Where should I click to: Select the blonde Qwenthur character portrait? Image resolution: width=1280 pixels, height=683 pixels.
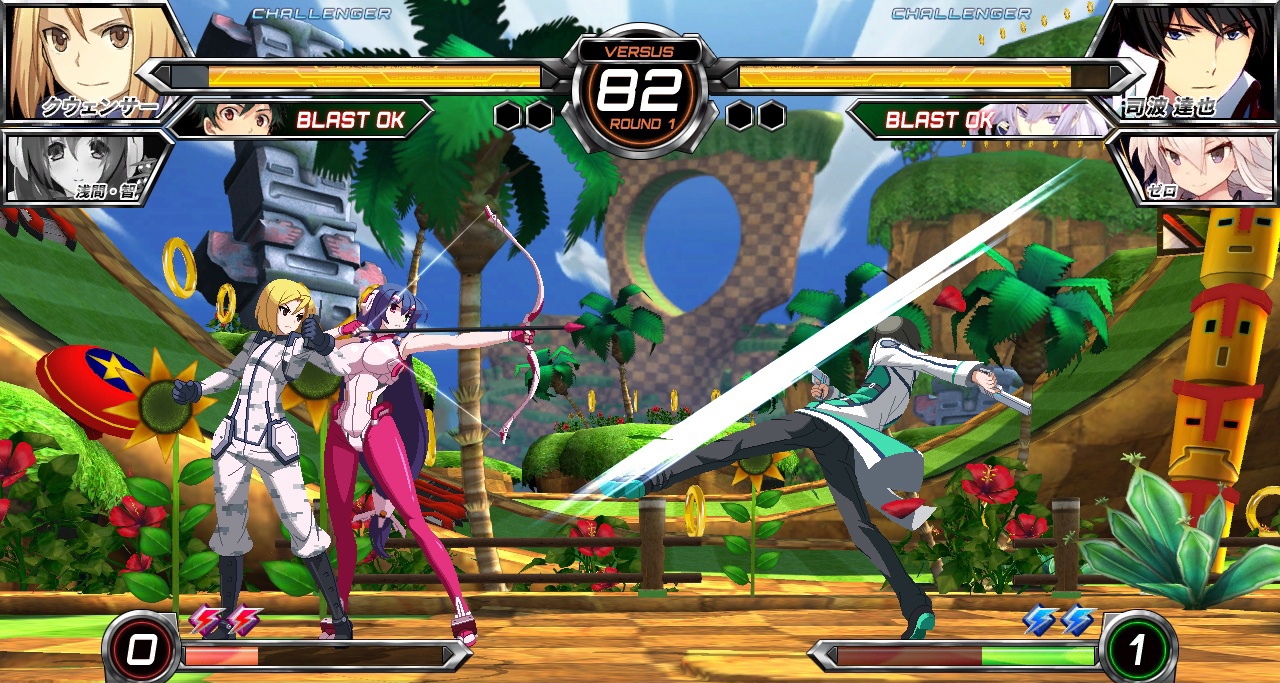pos(95,60)
